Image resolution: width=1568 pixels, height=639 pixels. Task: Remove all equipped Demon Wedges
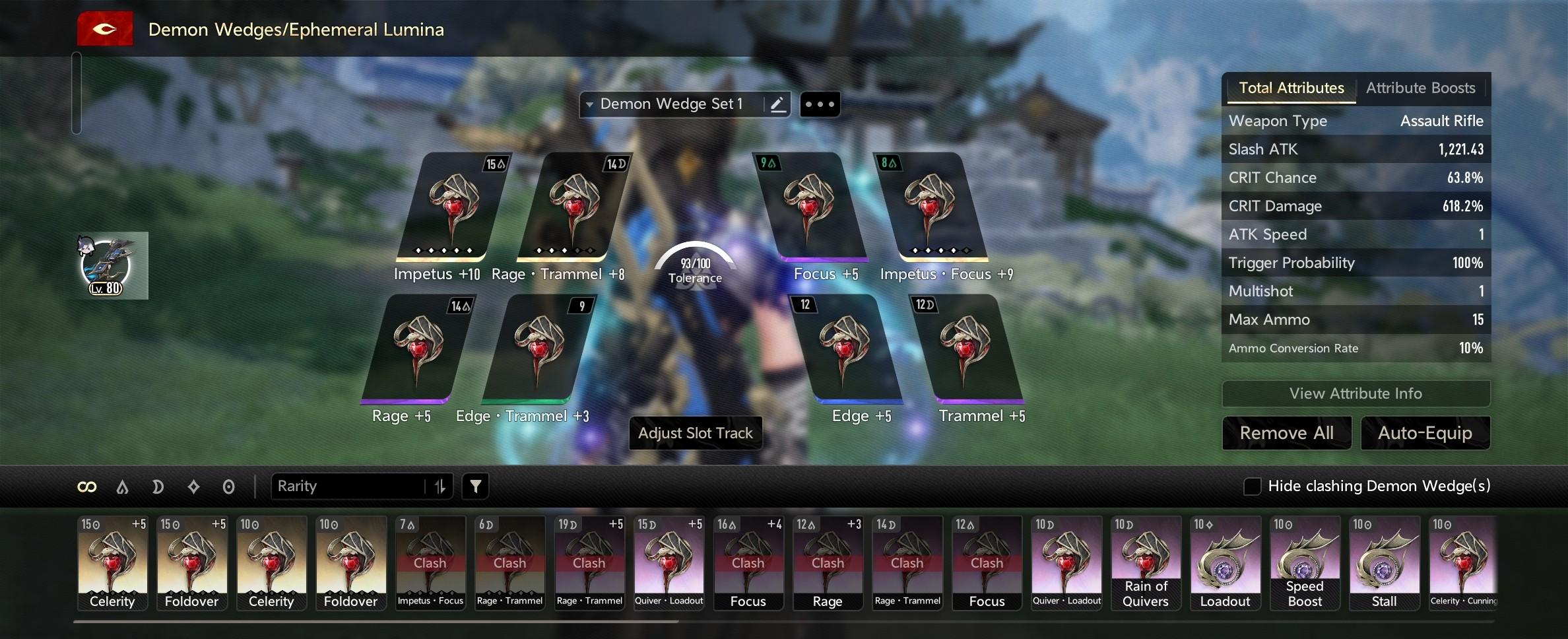pyautogui.click(x=1286, y=433)
